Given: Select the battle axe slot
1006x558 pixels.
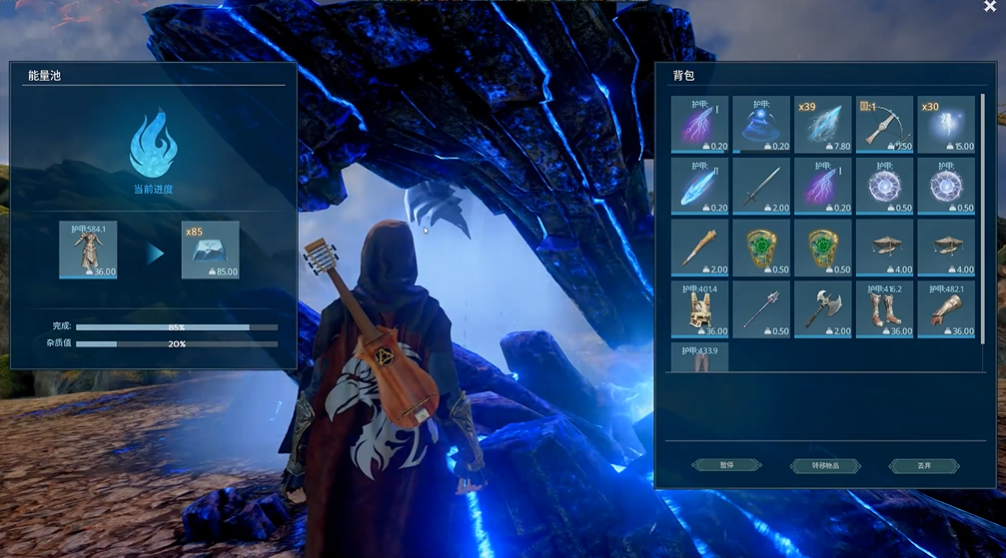Looking at the screenshot, I should click(x=823, y=309).
